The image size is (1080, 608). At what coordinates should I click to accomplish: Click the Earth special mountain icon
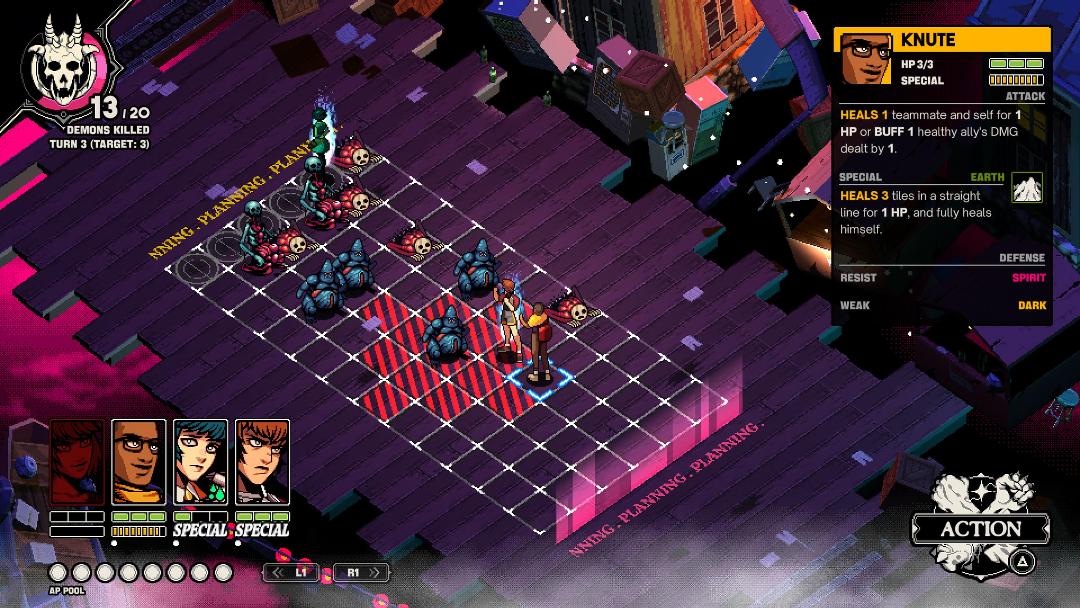1027,187
